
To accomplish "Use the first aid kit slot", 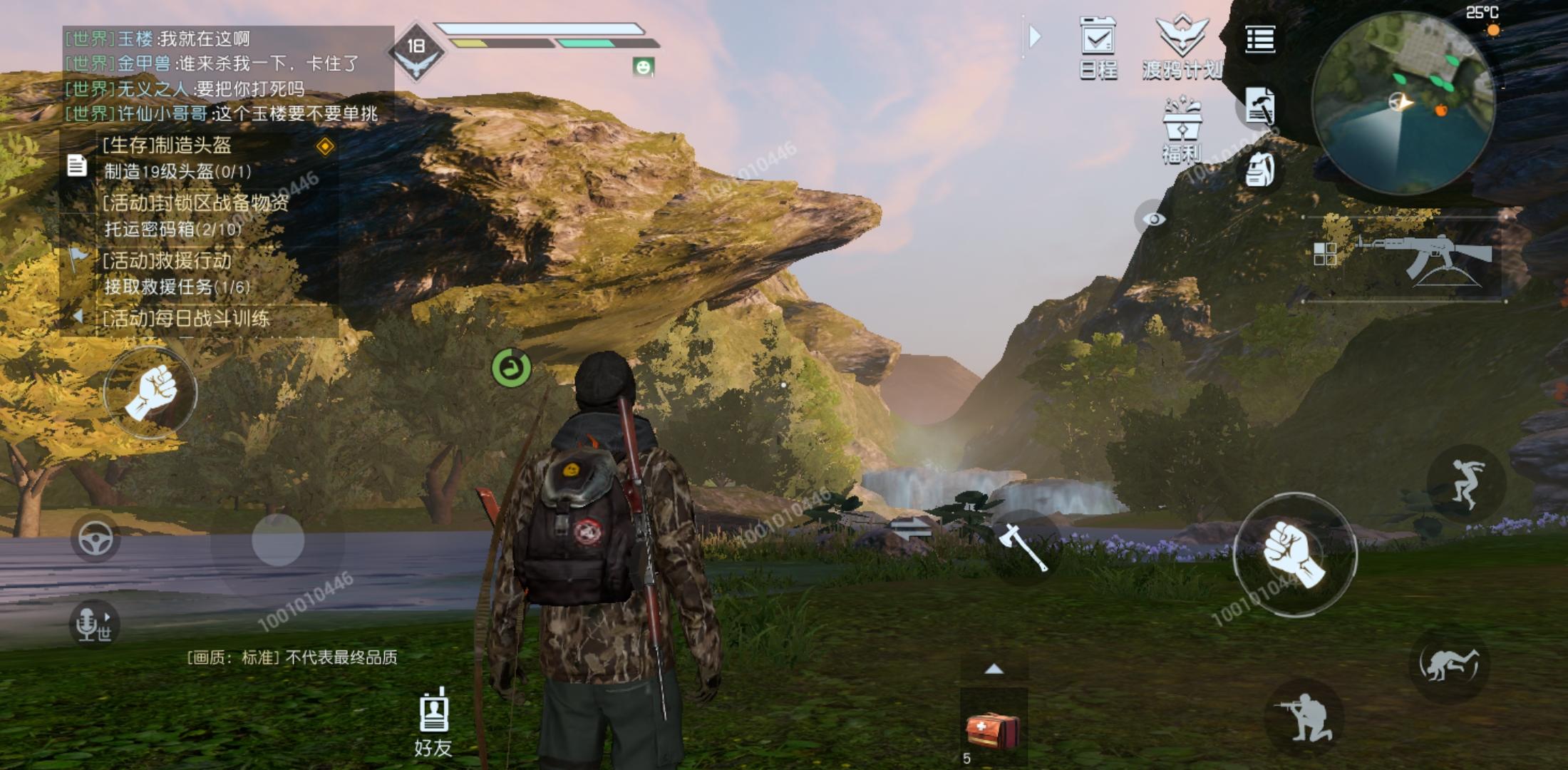I will (993, 730).
